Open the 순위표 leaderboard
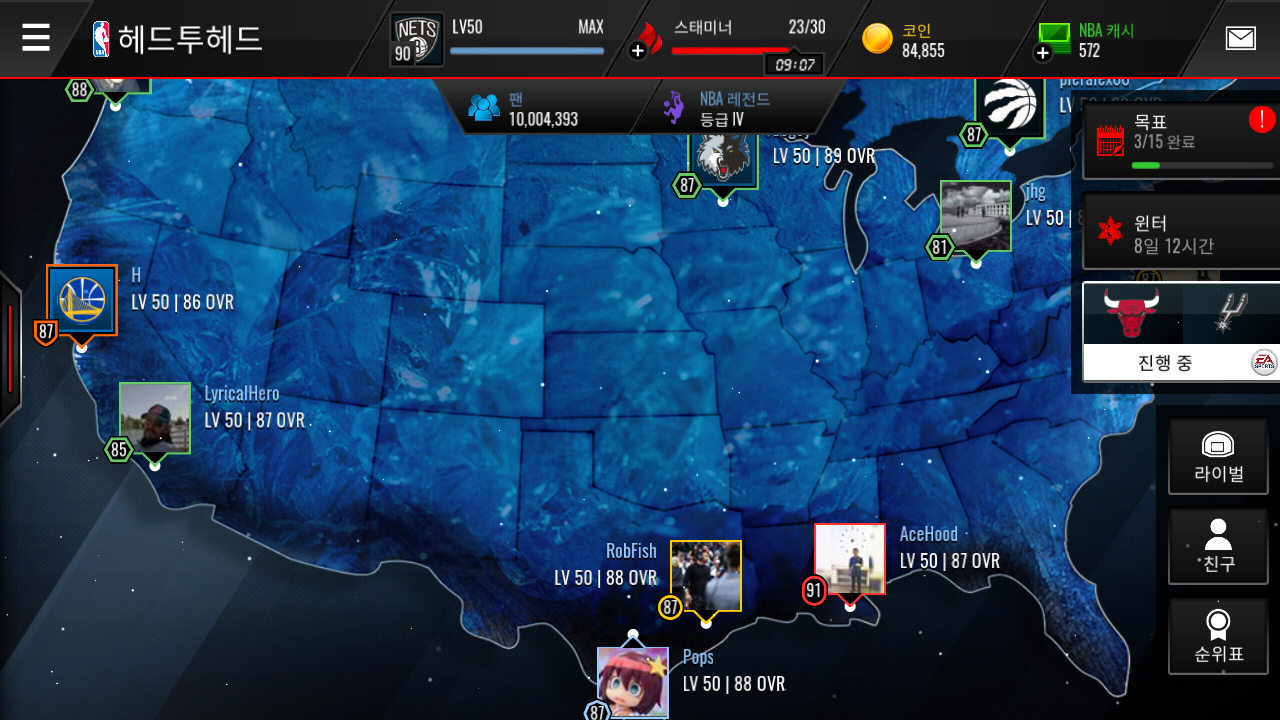Viewport: 1280px width, 720px height. pos(1217,637)
